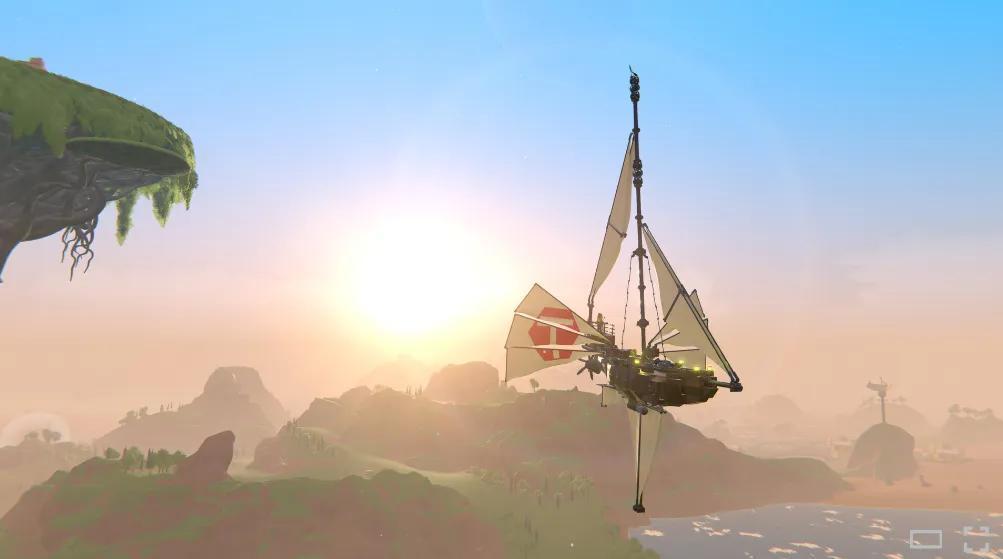Switch the video player to theater mode
1003x559 pixels.
pos(925,541)
